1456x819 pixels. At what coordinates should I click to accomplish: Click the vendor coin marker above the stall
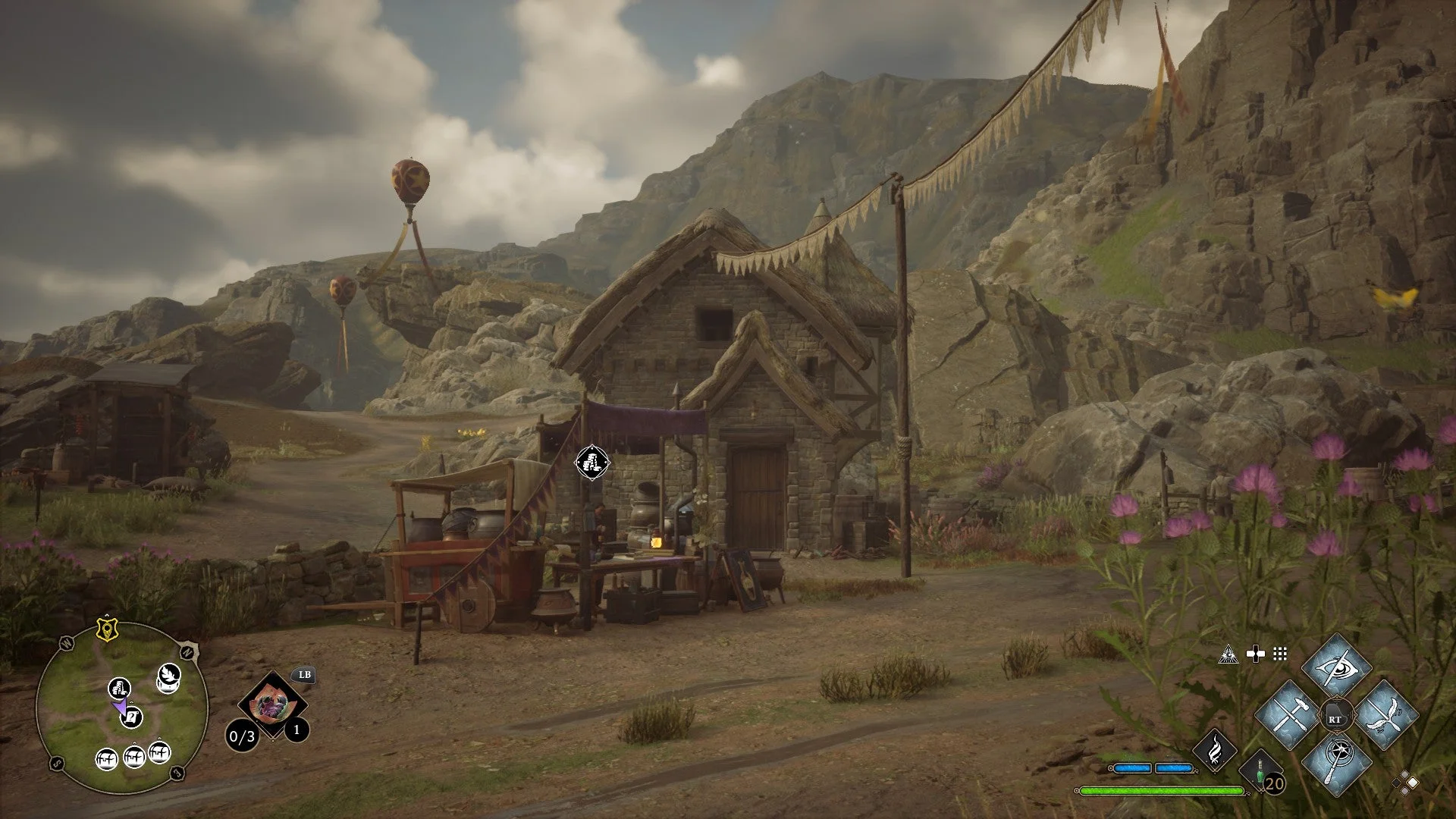click(591, 463)
